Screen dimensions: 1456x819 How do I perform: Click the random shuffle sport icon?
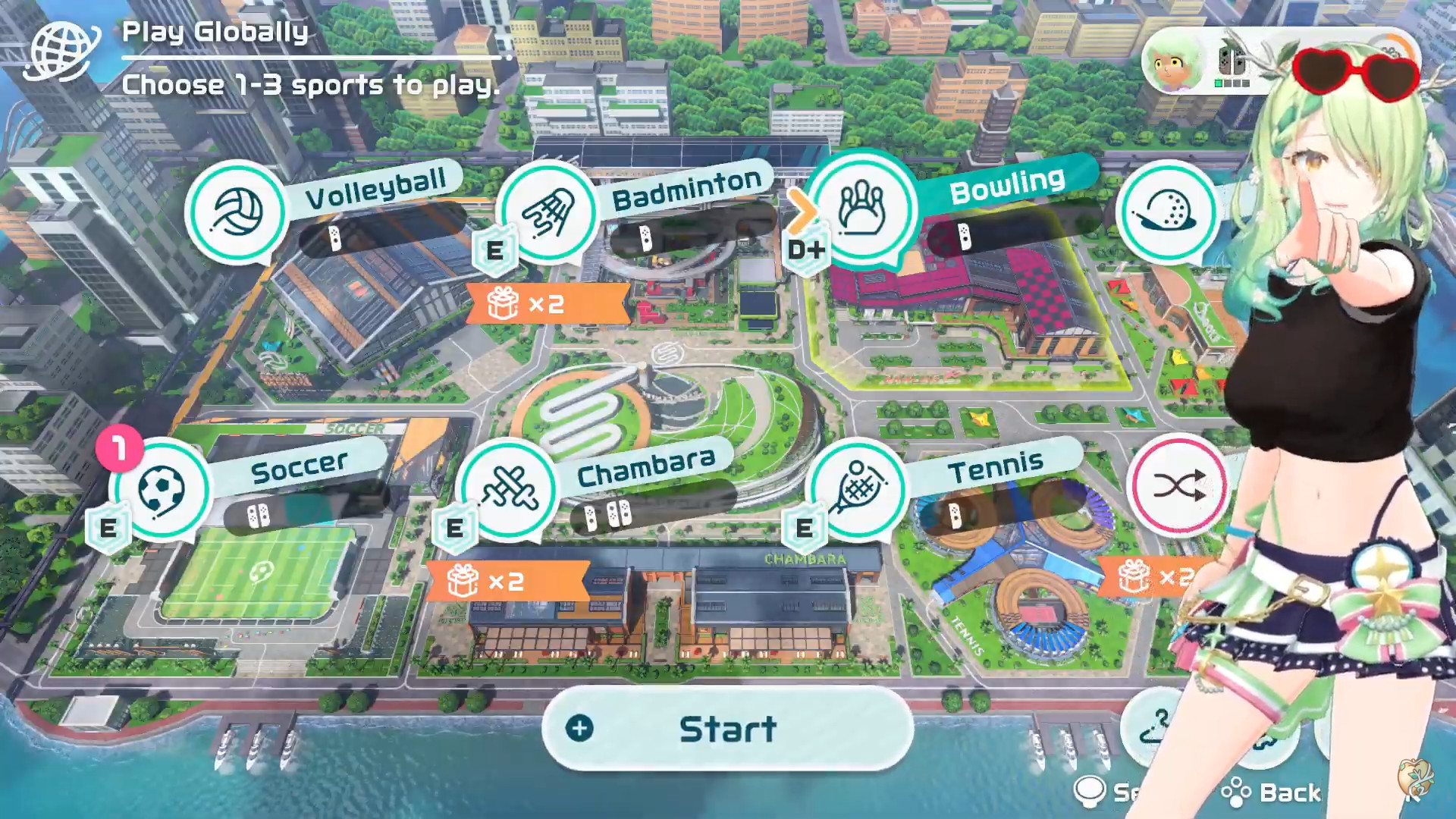pos(1178,486)
